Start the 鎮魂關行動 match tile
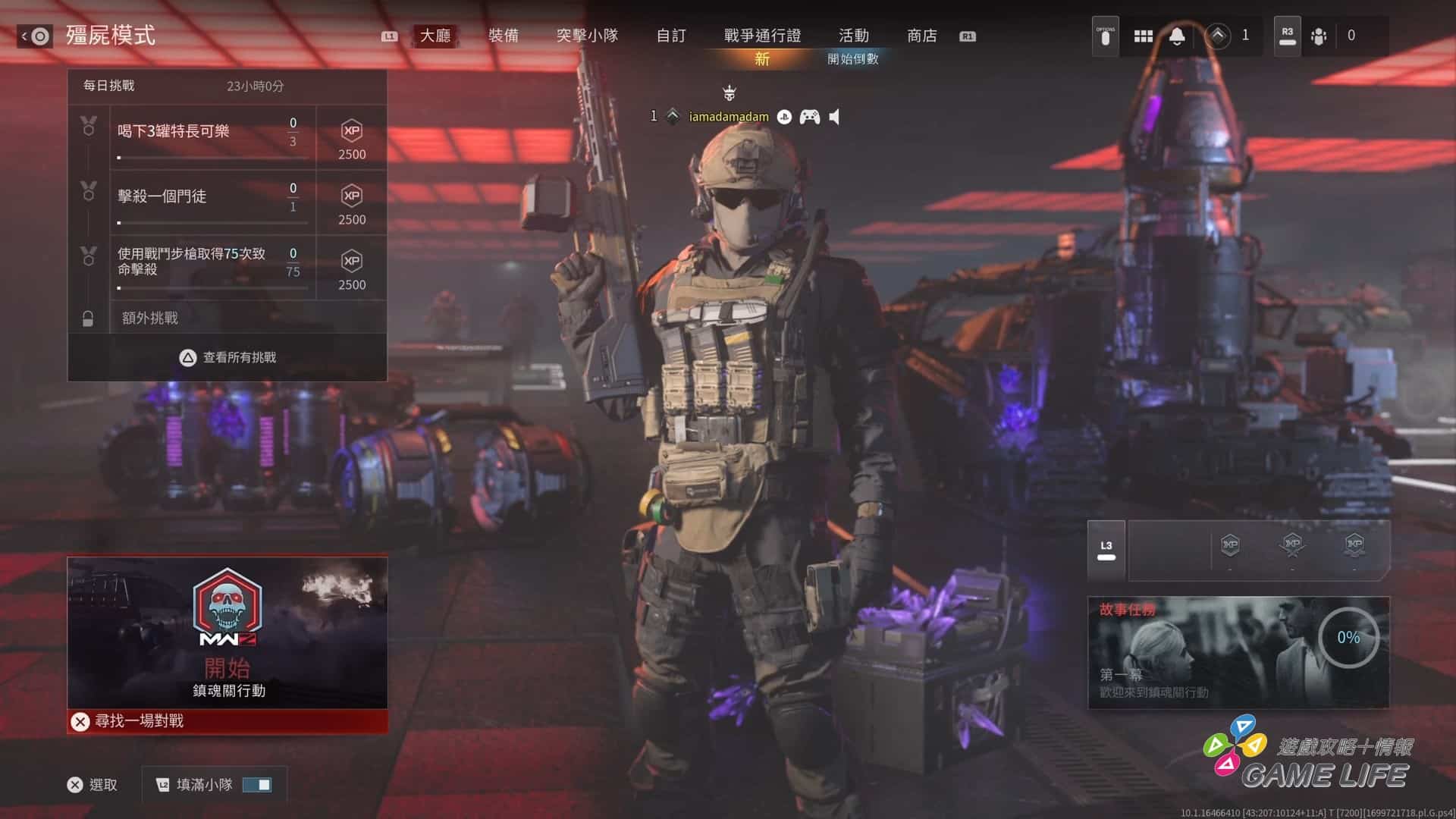The height and width of the screenshot is (819, 1456). point(227,633)
